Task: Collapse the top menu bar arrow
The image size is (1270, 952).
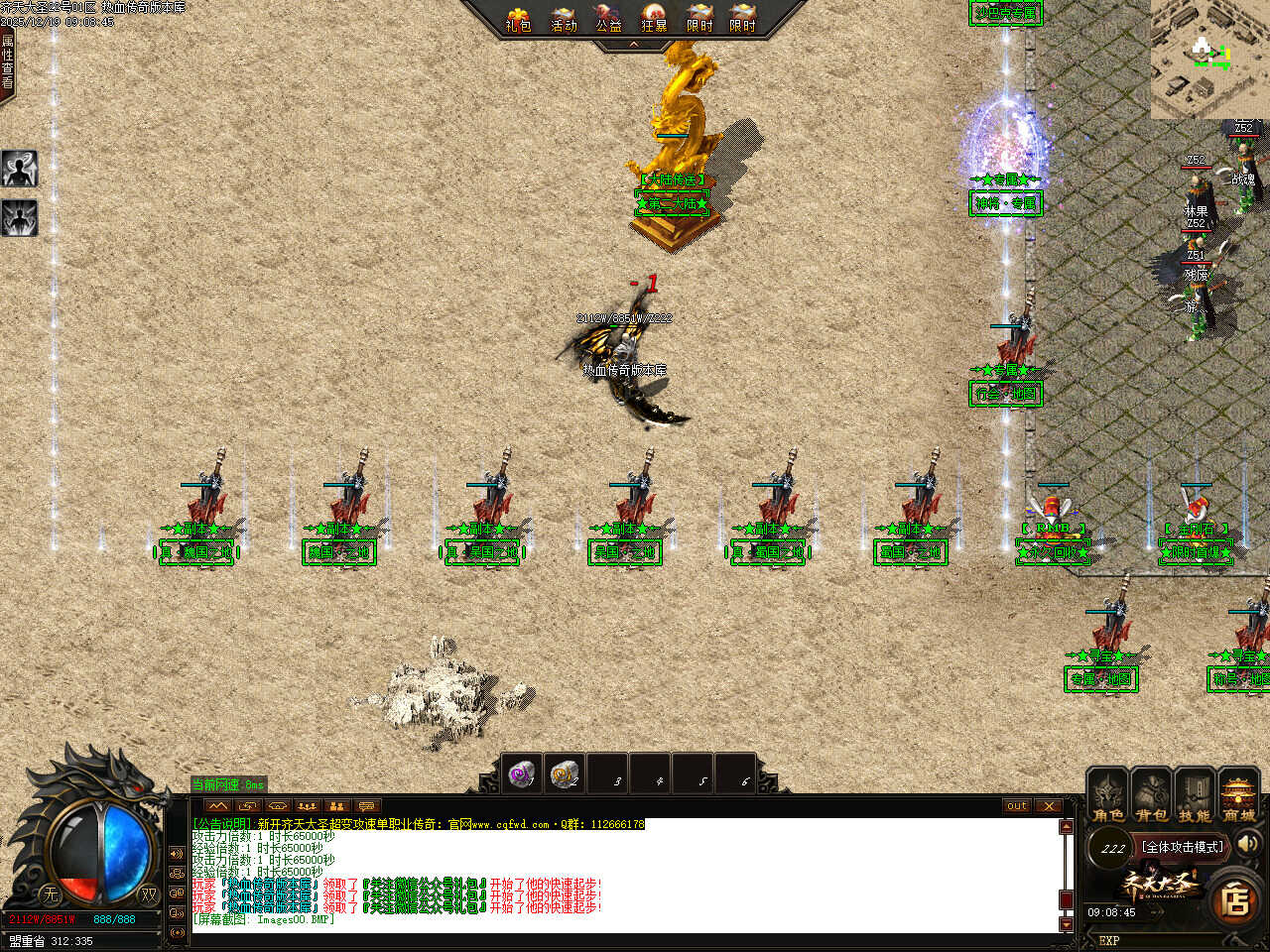Action: point(633,45)
